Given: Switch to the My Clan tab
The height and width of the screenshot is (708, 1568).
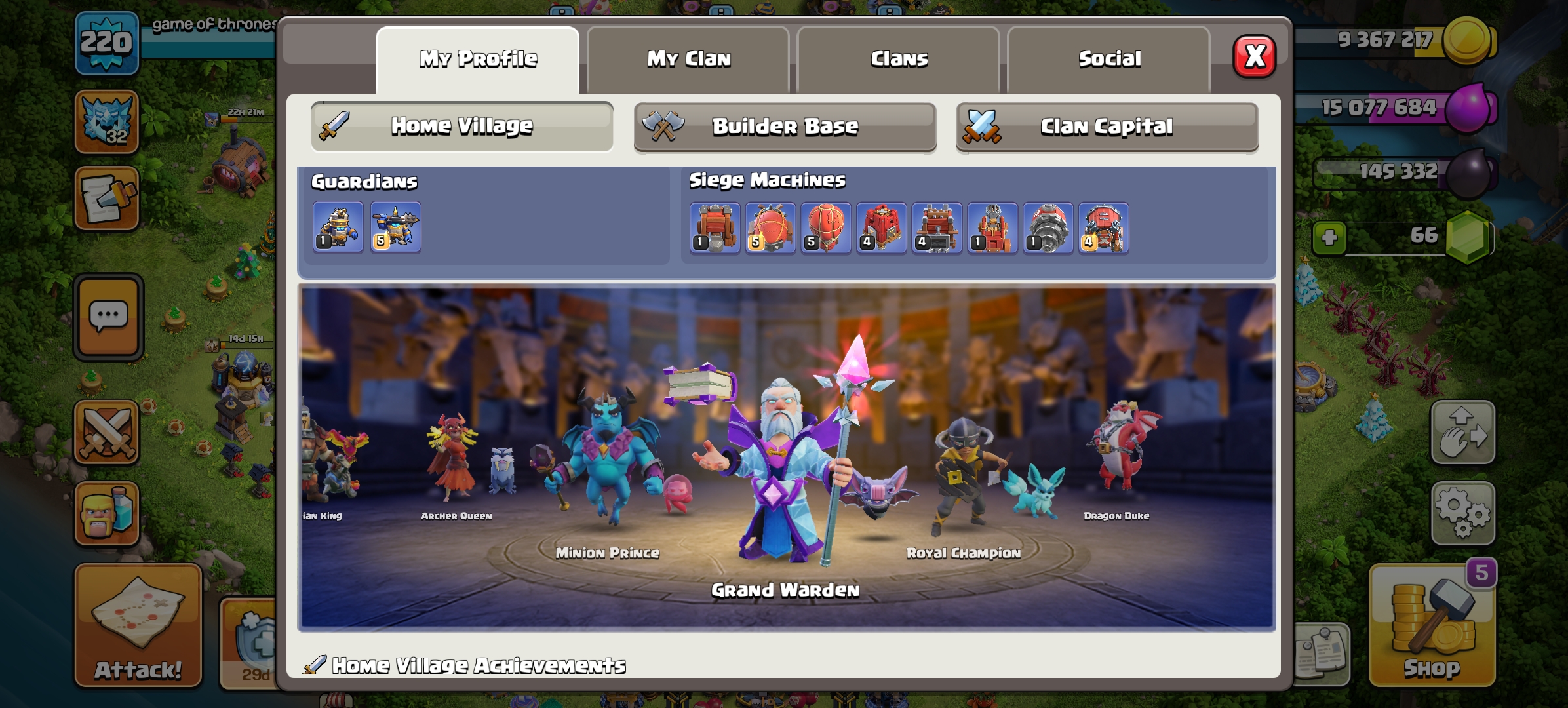Looking at the screenshot, I should tap(688, 59).
